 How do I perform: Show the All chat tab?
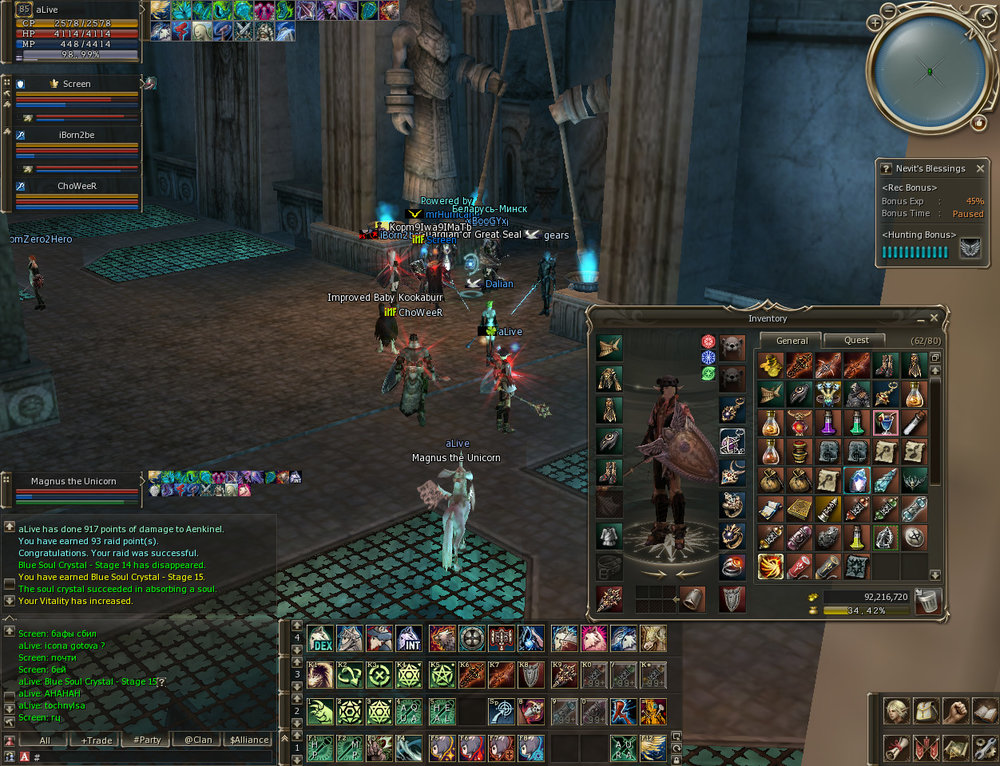coord(44,741)
